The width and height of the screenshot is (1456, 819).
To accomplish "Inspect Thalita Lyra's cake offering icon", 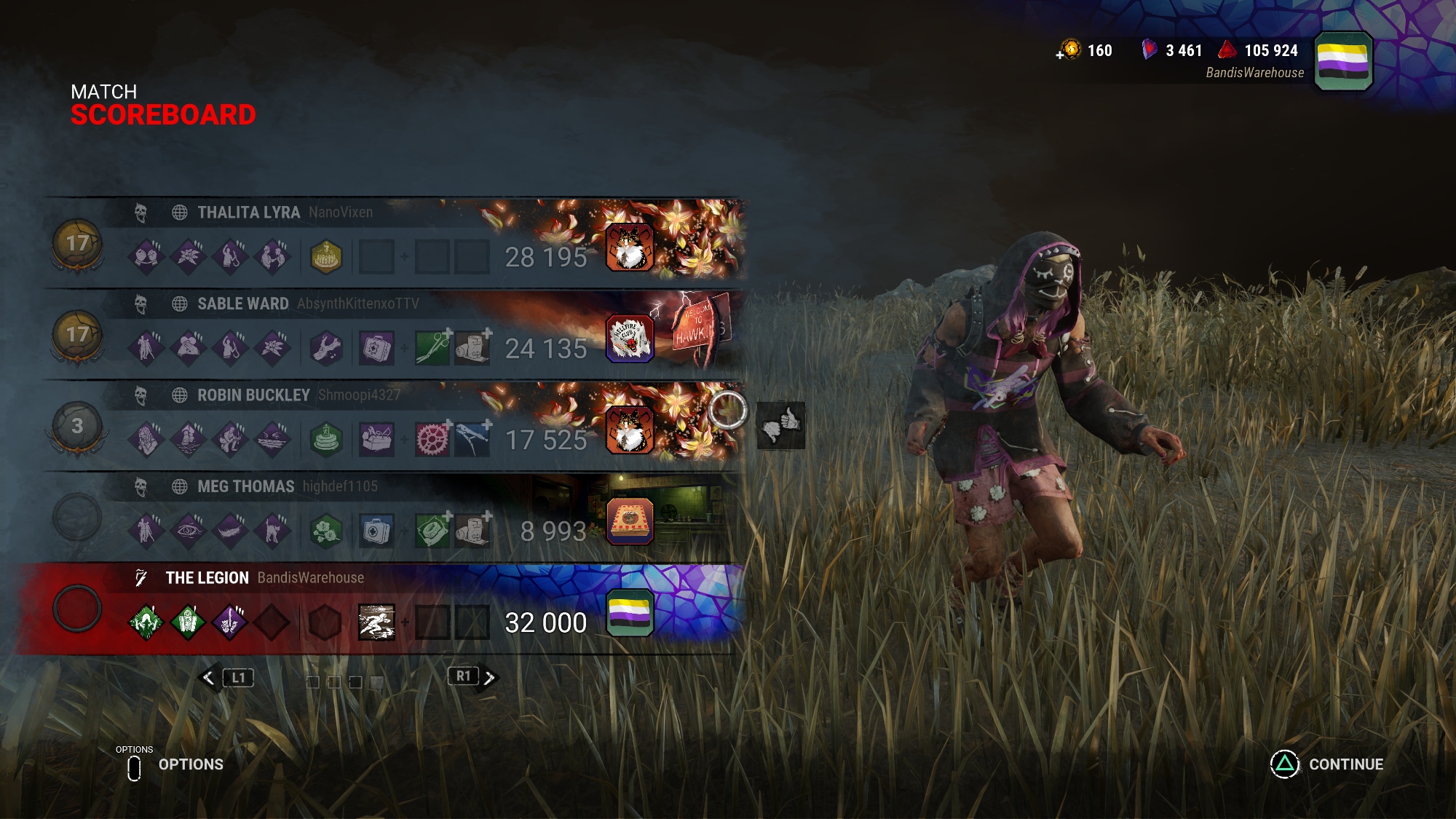I will tap(326, 257).
